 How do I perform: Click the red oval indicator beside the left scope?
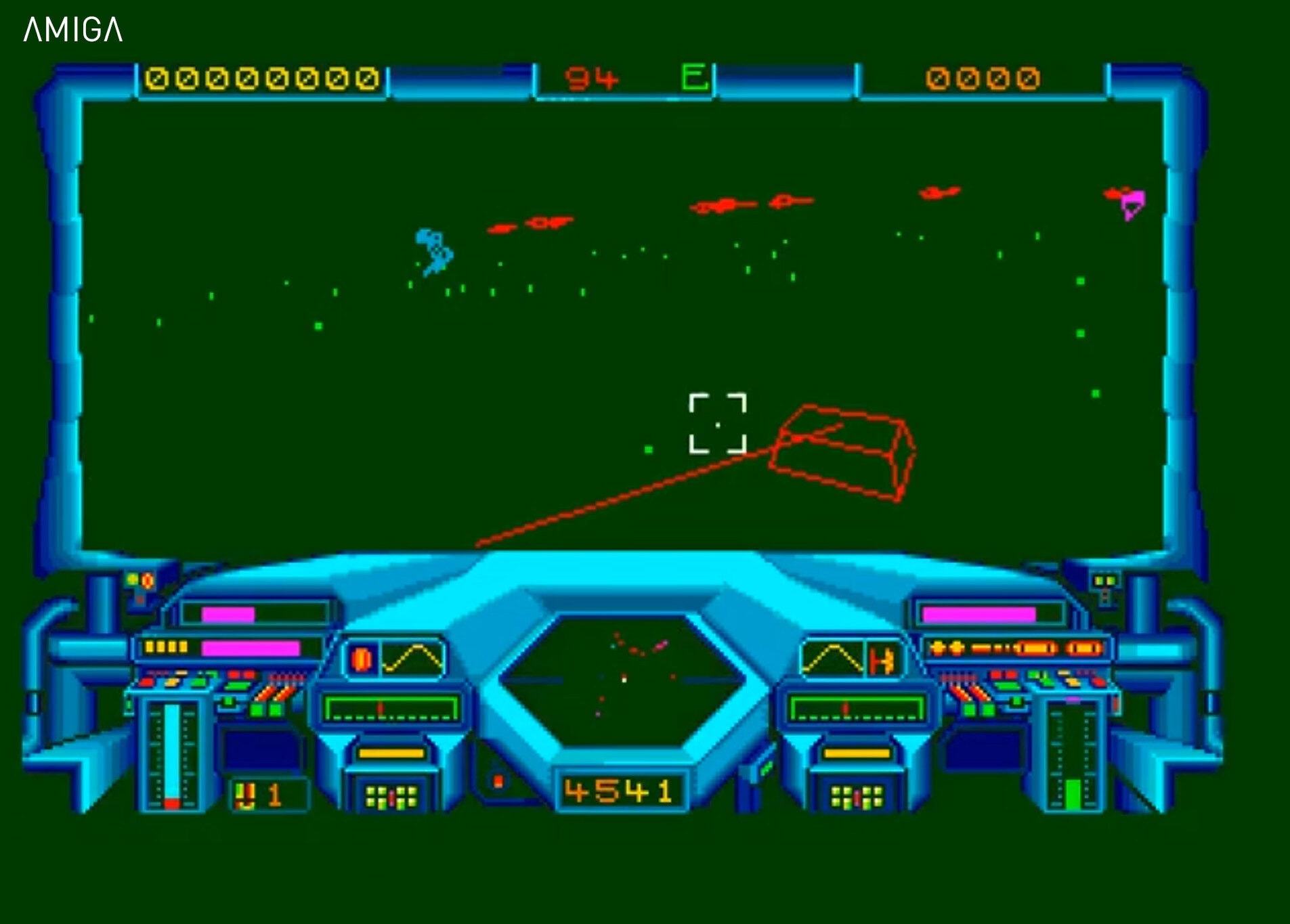[362, 659]
